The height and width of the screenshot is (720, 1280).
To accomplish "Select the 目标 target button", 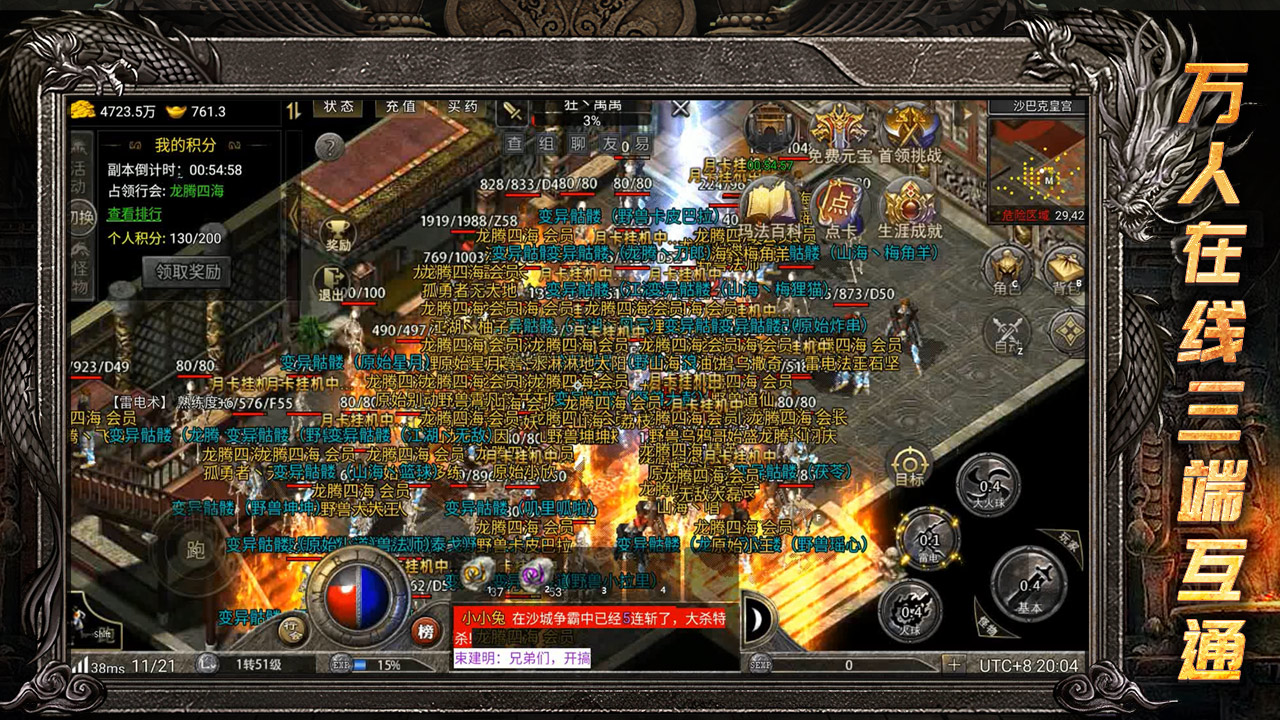I will click(909, 467).
